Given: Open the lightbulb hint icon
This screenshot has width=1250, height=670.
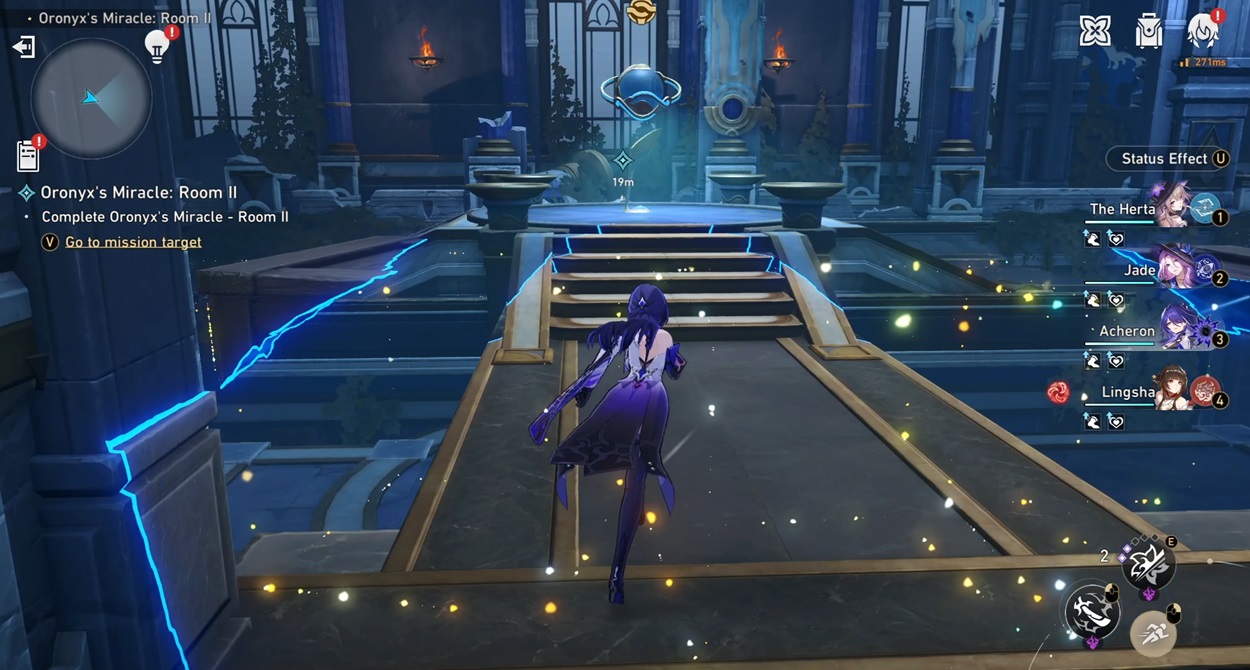Looking at the screenshot, I should (x=157, y=46).
